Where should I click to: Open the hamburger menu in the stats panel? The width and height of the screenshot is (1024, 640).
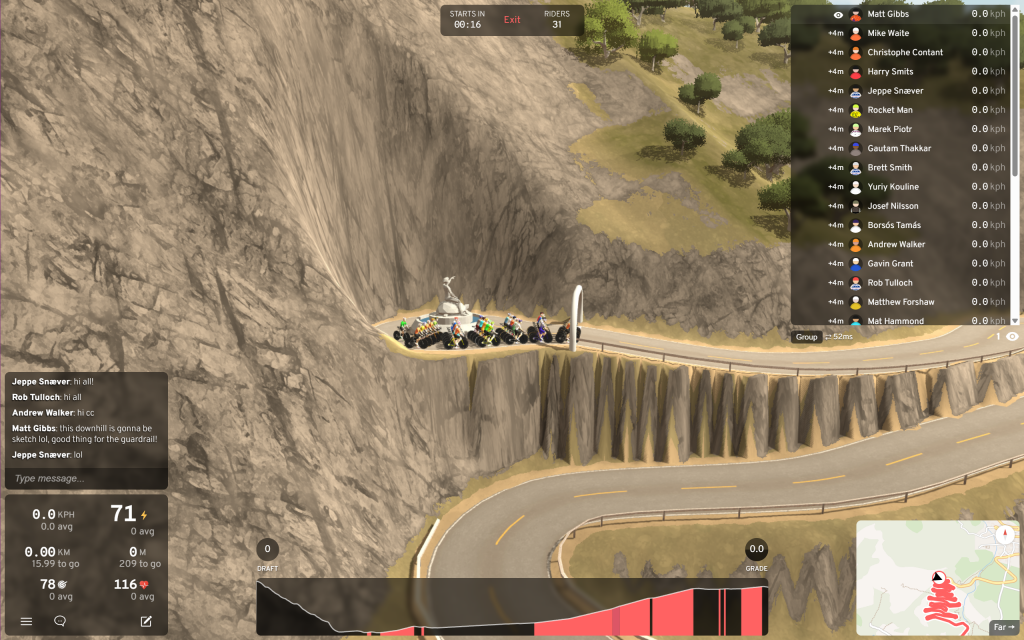click(x=26, y=621)
